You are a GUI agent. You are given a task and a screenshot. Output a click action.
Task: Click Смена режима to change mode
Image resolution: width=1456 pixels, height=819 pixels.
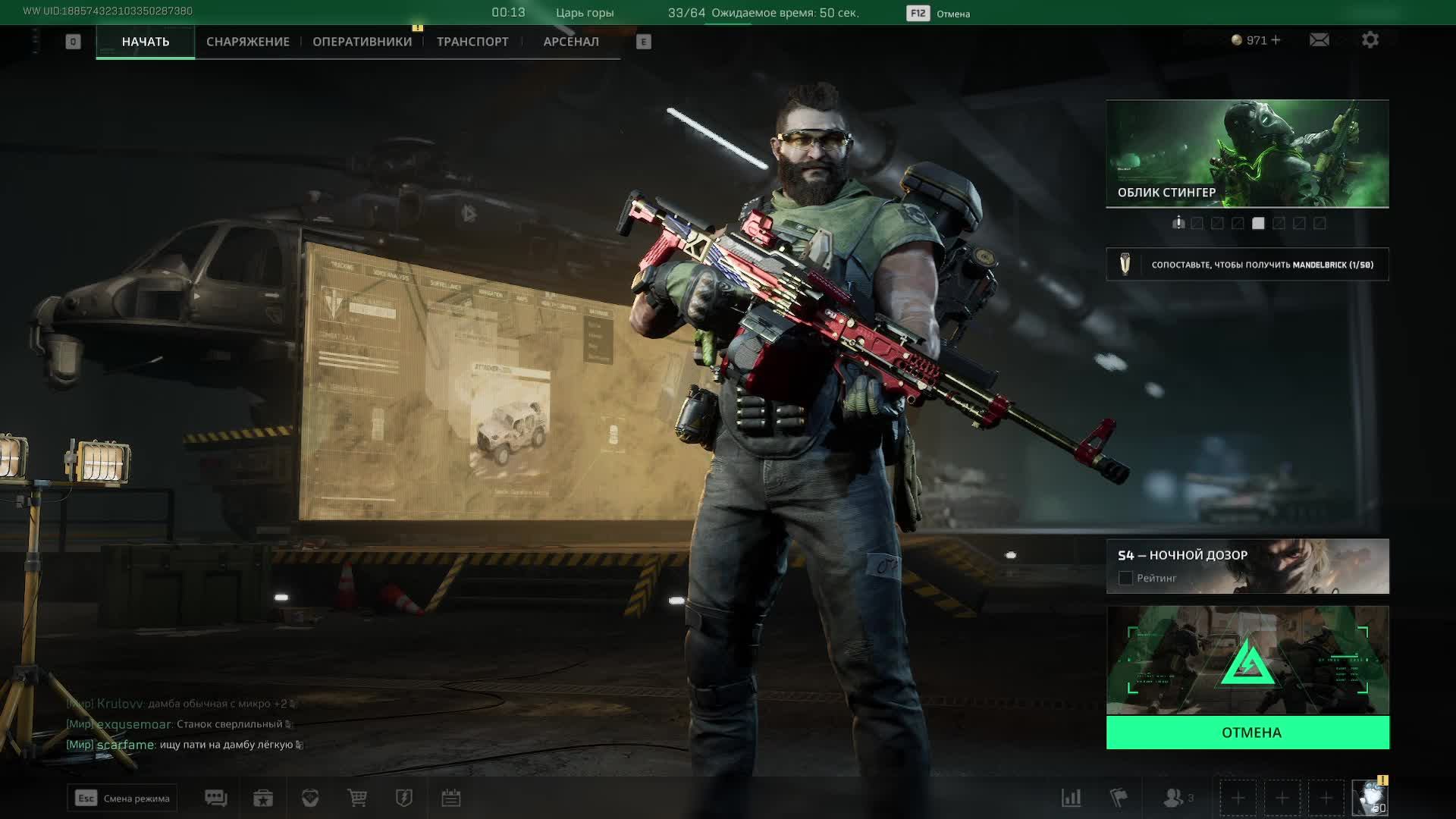click(x=122, y=798)
